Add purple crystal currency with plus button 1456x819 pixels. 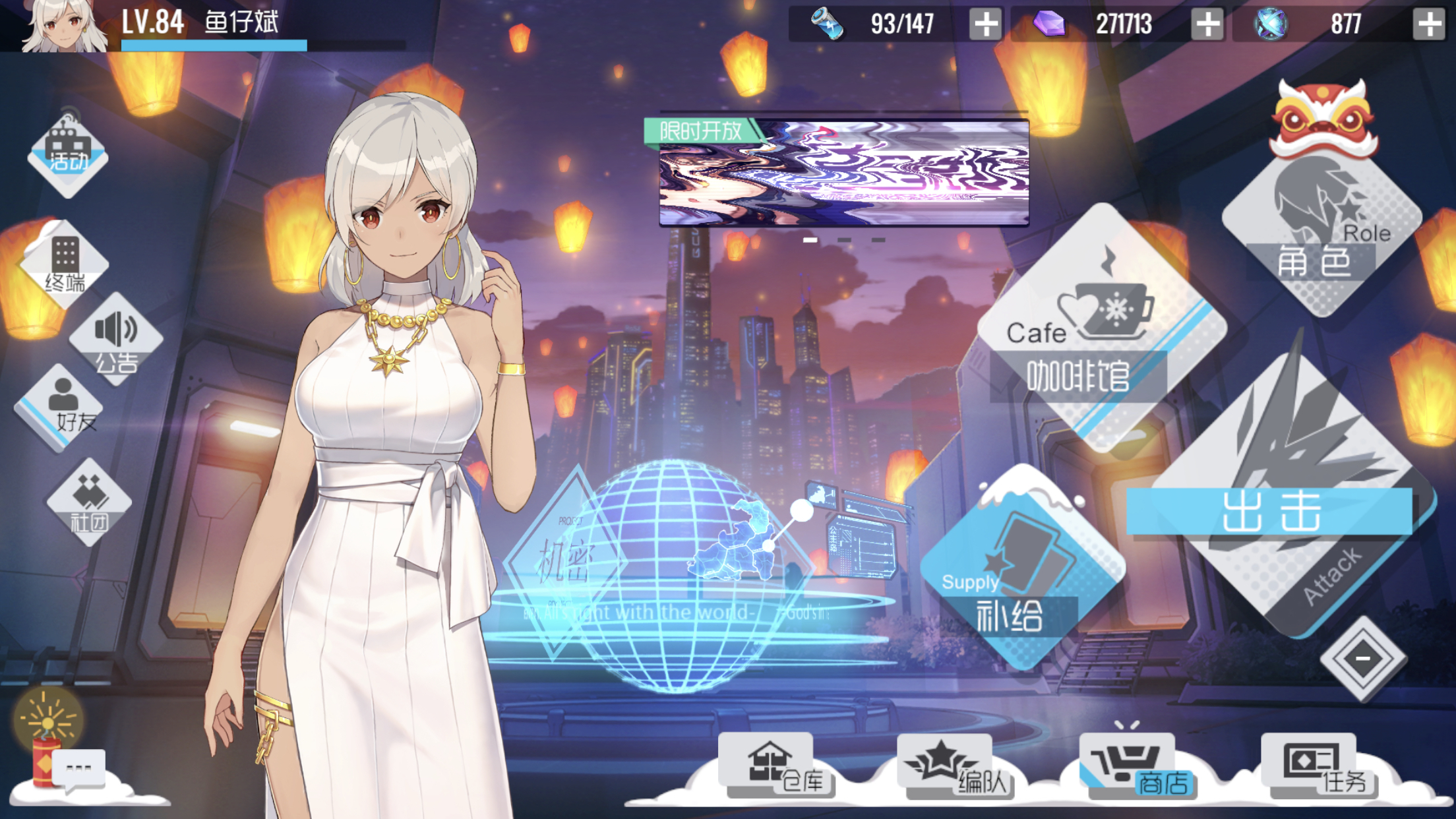1207,24
